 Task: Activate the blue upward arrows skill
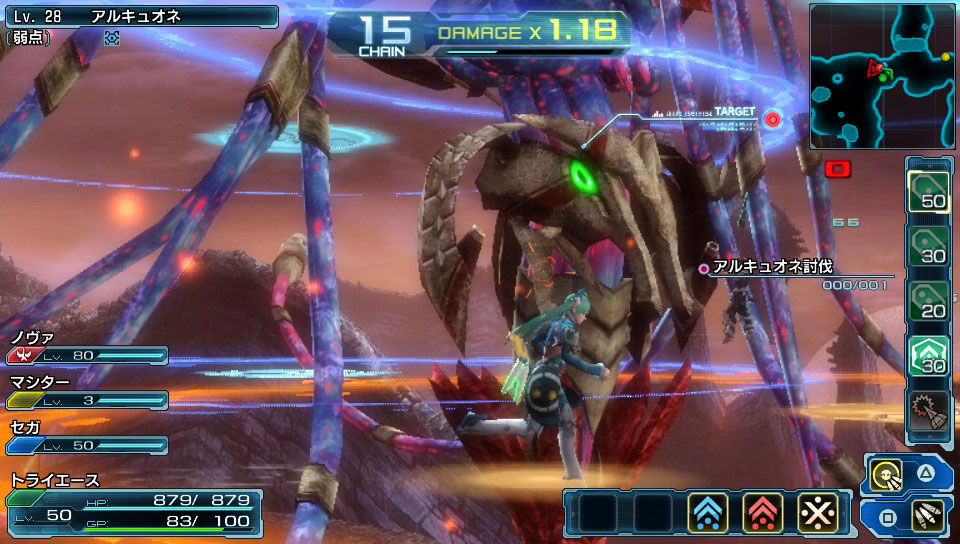708,513
